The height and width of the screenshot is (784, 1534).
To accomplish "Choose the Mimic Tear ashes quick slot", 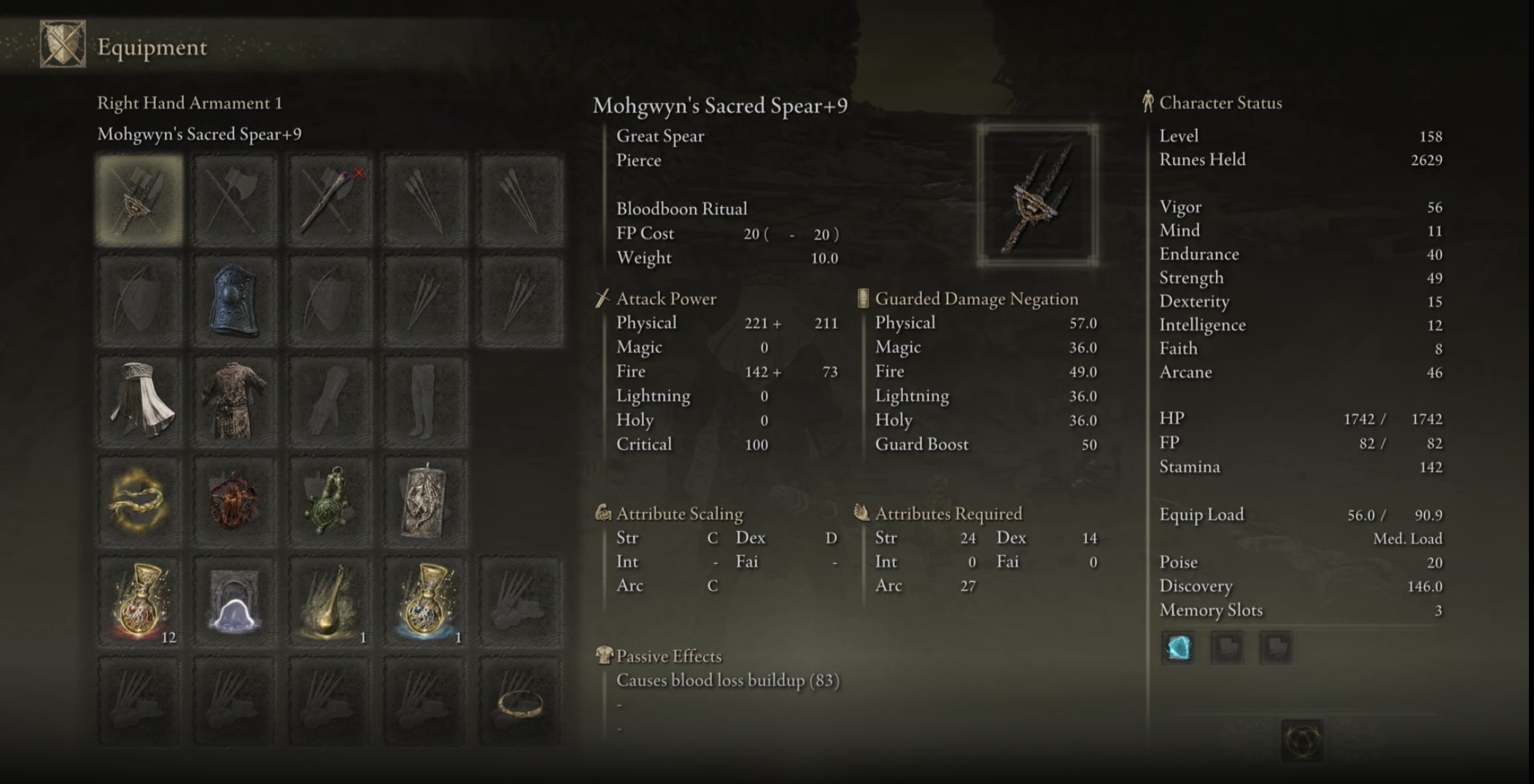I will 234,603.
